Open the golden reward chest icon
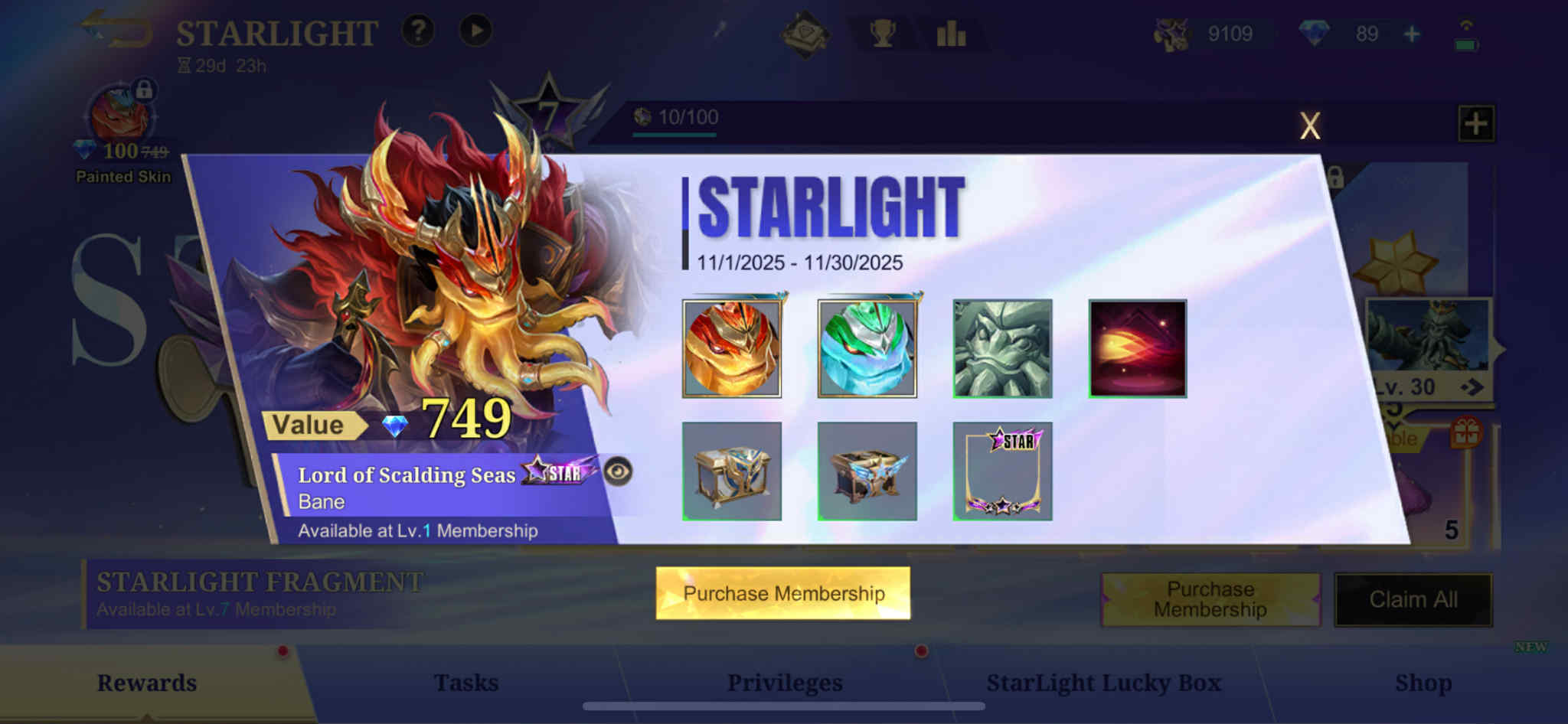1568x724 pixels. 733,471
